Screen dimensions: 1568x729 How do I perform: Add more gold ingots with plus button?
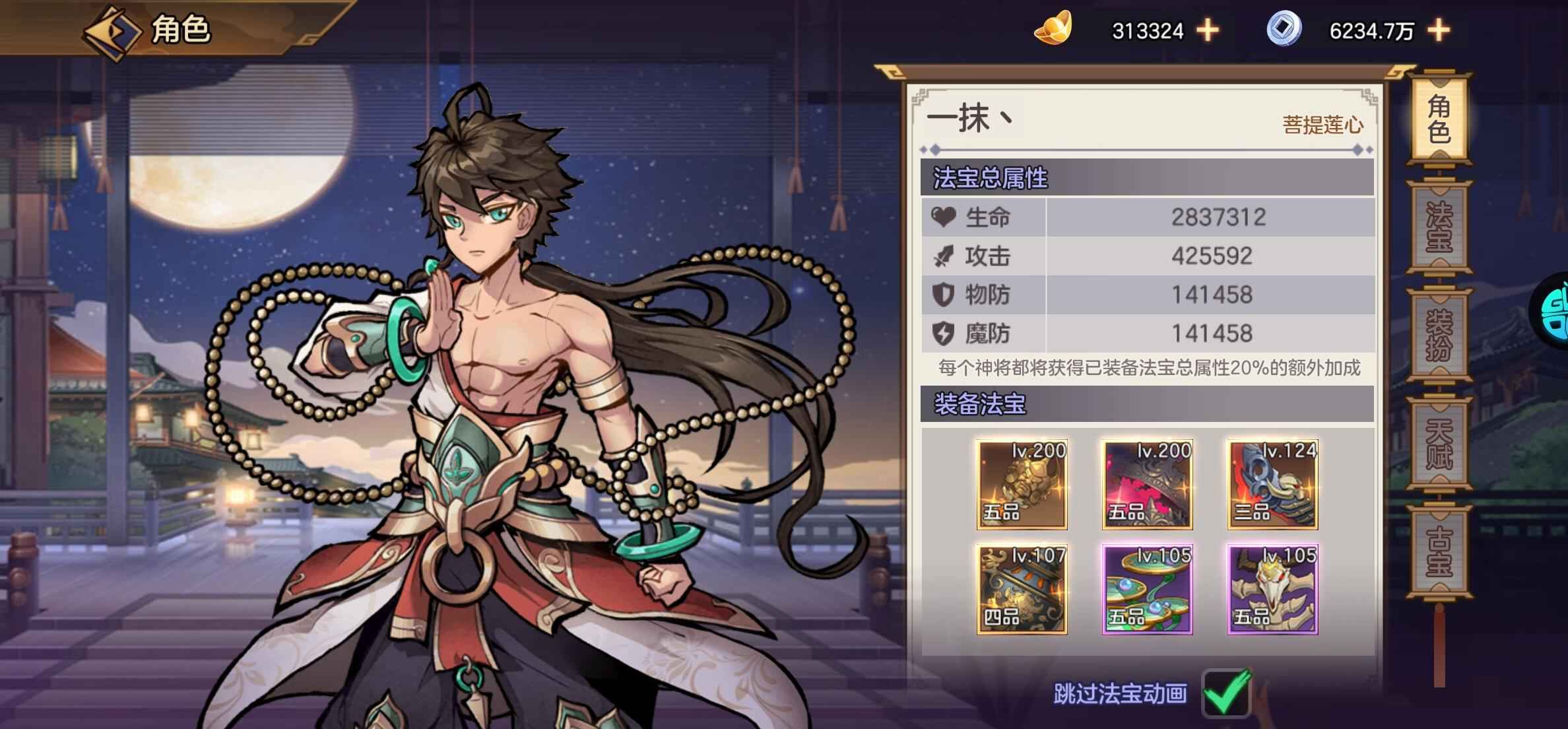(1208, 30)
